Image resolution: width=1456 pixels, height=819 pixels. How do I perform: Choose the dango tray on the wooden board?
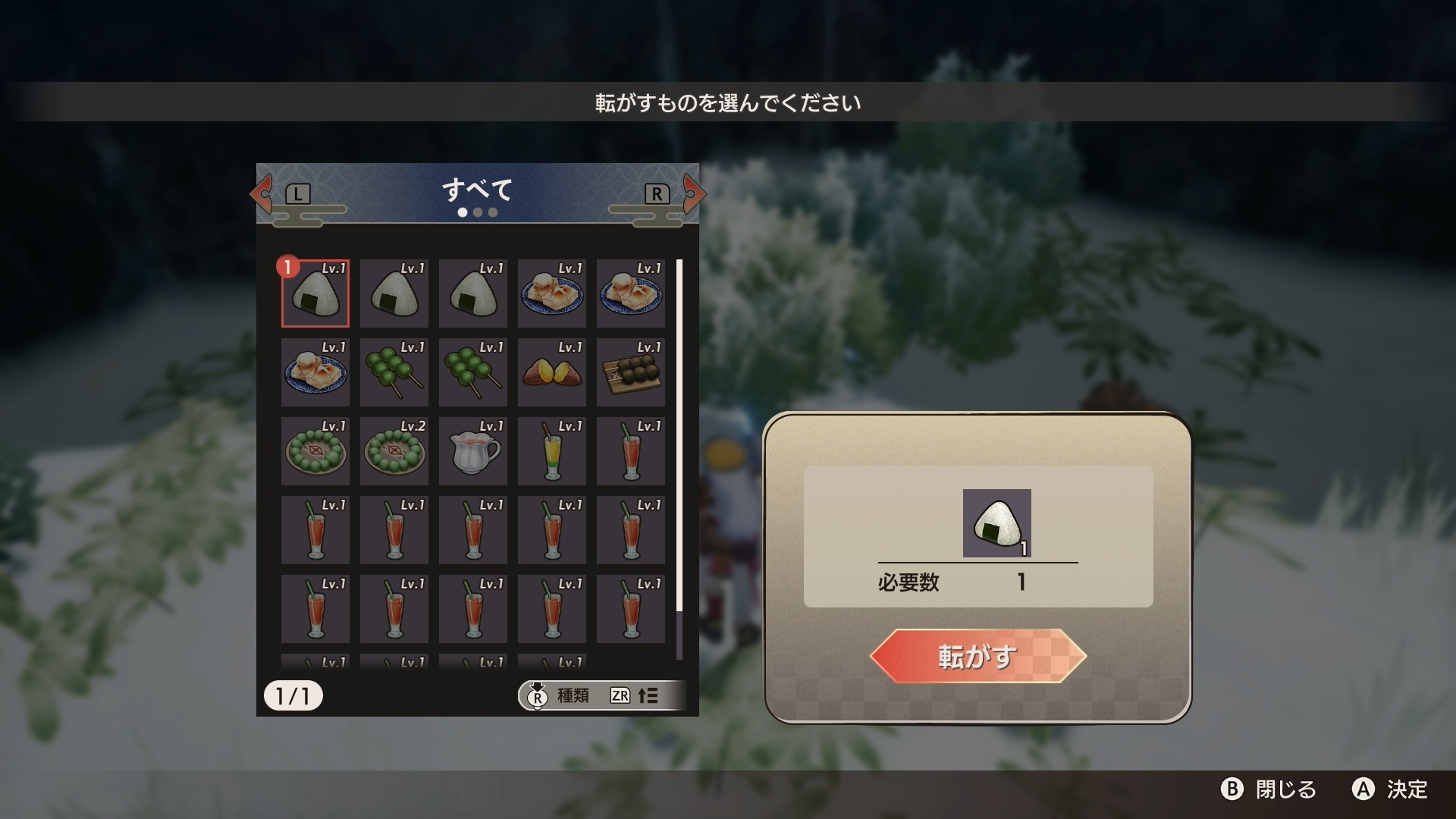coord(630,372)
